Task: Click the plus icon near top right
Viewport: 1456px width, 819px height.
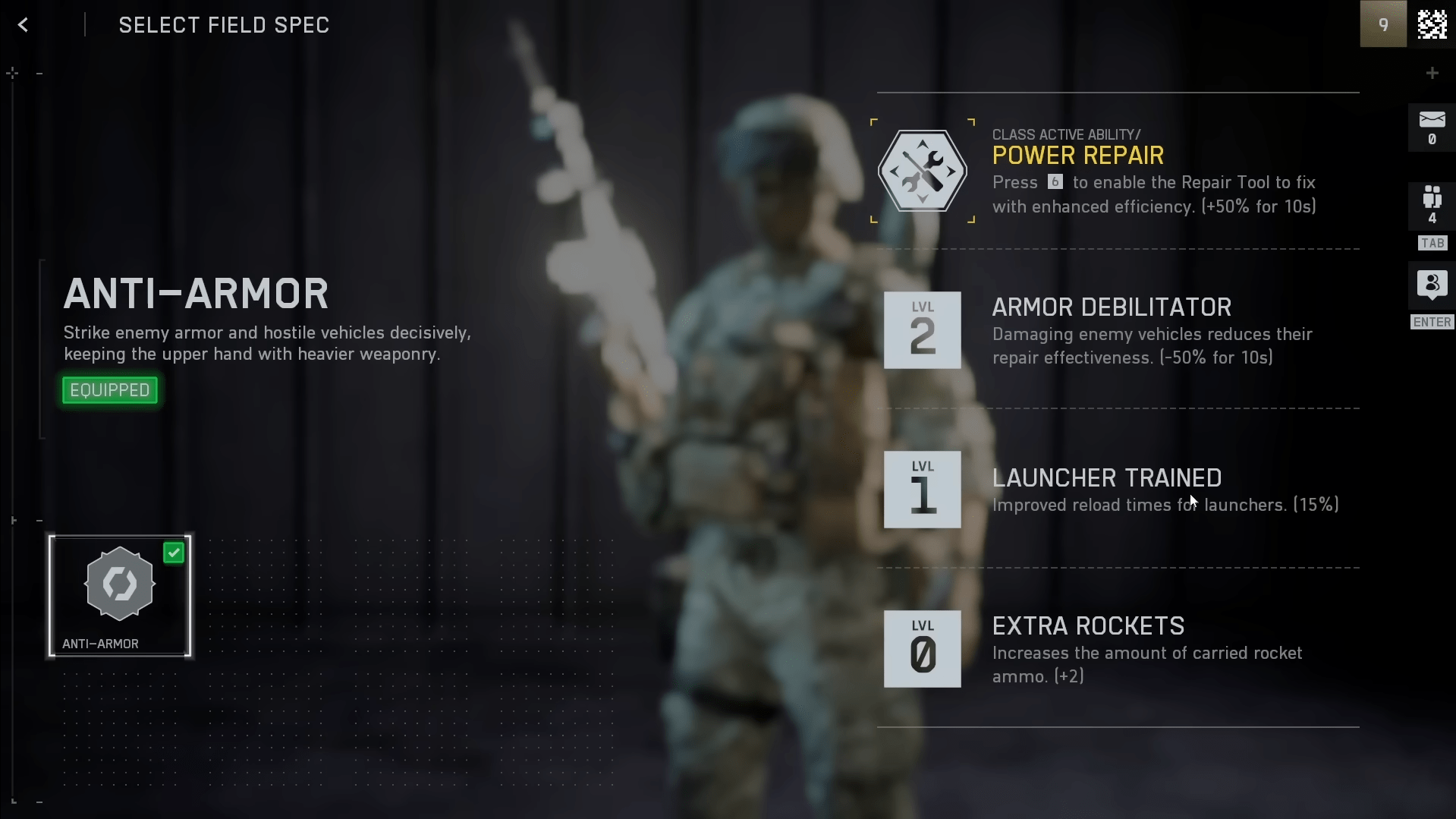Action: click(x=1432, y=72)
